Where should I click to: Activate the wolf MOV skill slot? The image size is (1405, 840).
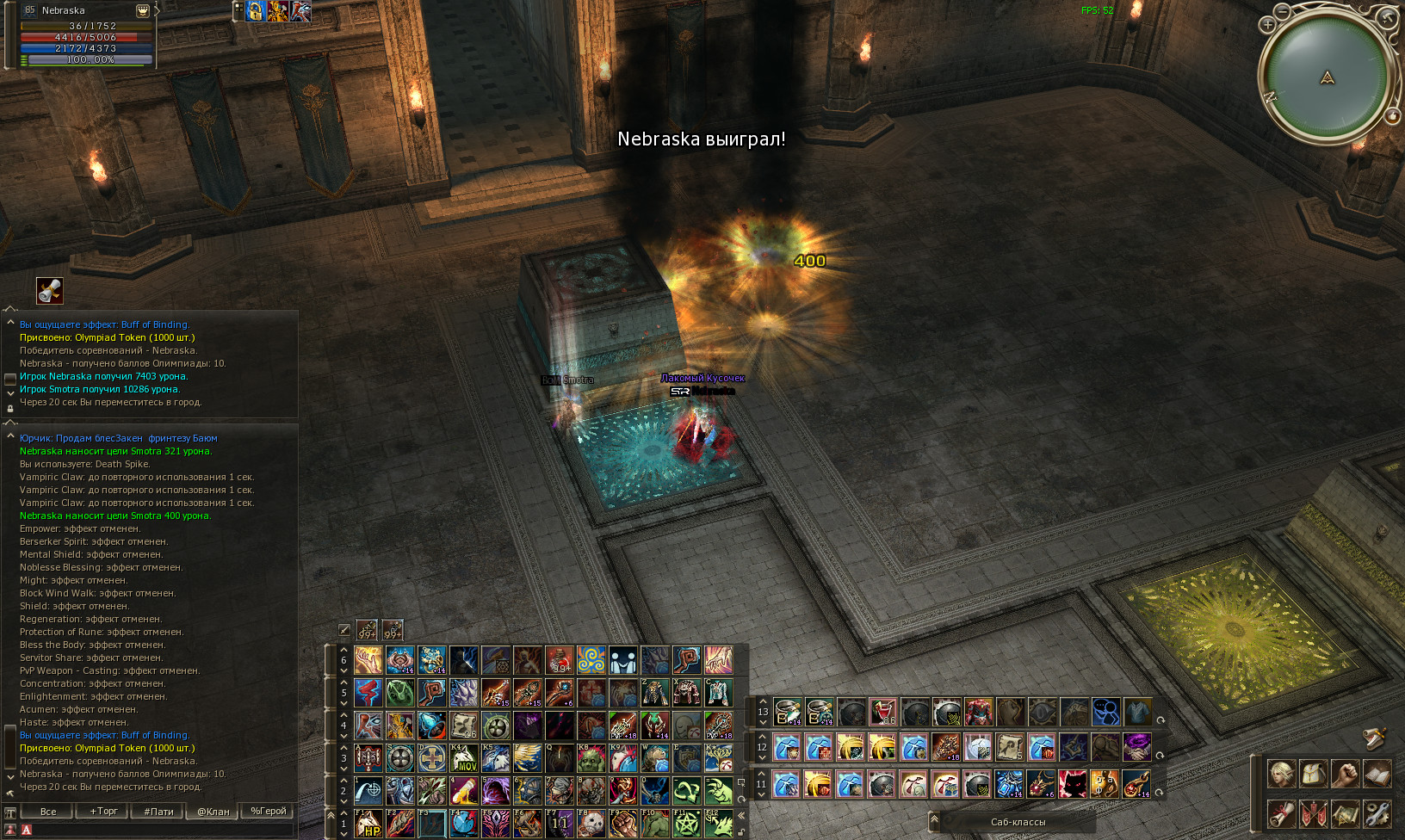tap(464, 758)
